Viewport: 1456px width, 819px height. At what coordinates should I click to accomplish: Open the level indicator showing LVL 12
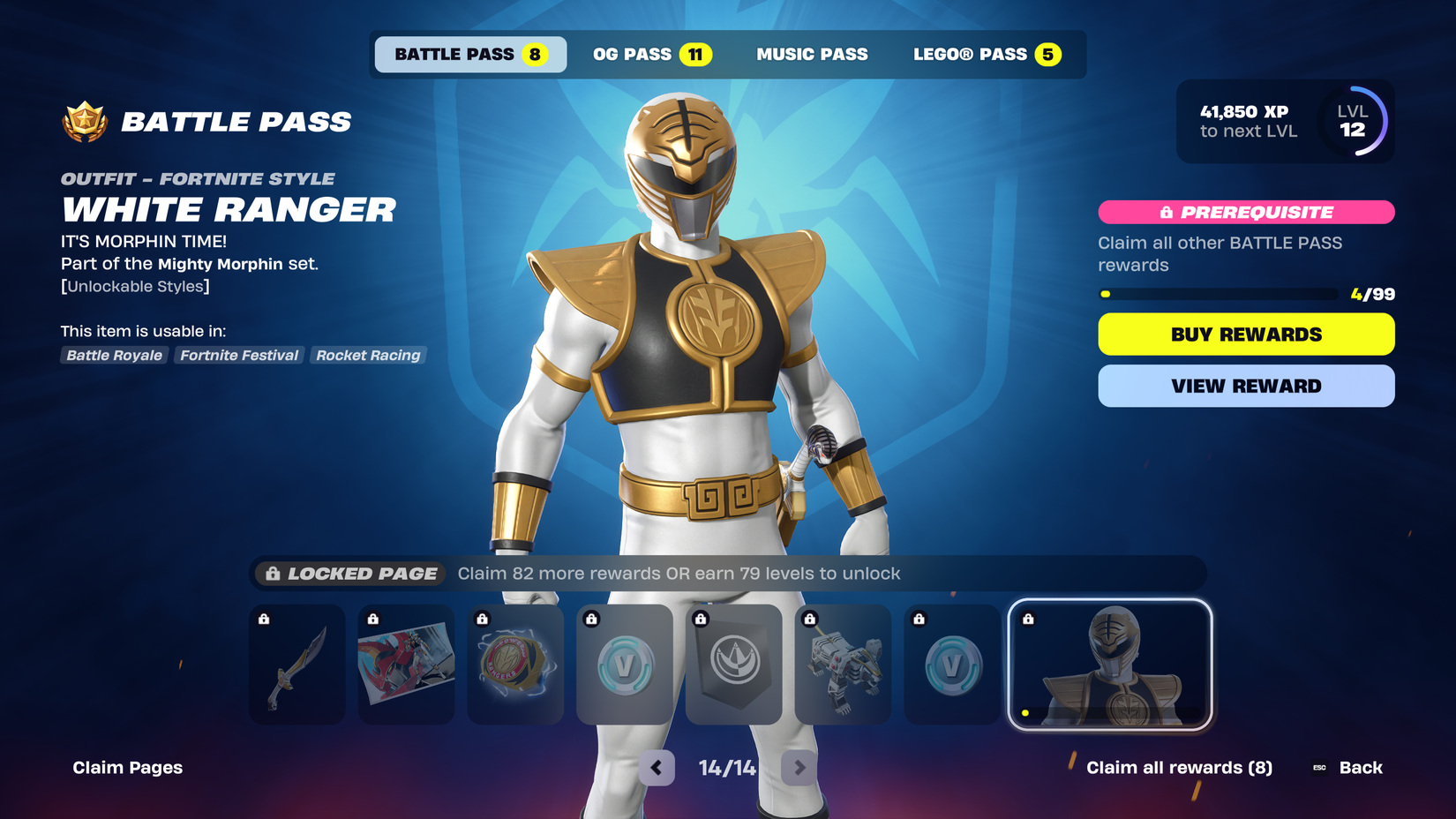pos(1354,122)
